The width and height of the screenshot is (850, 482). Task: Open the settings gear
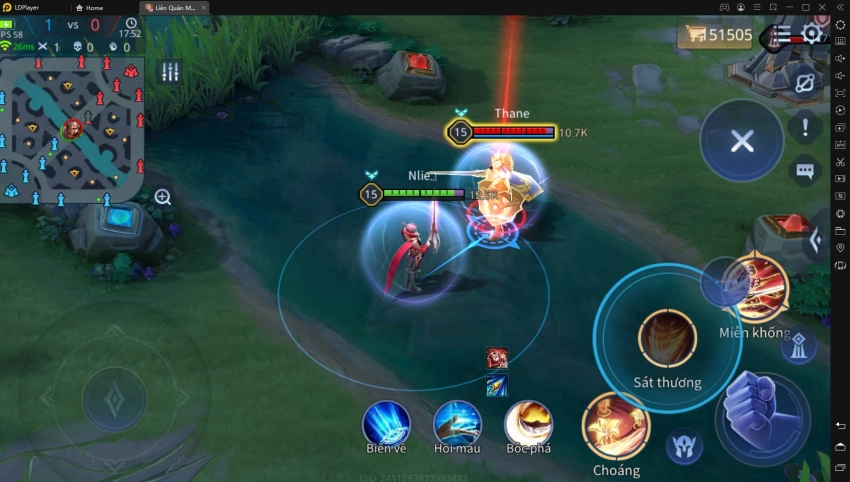click(x=811, y=35)
